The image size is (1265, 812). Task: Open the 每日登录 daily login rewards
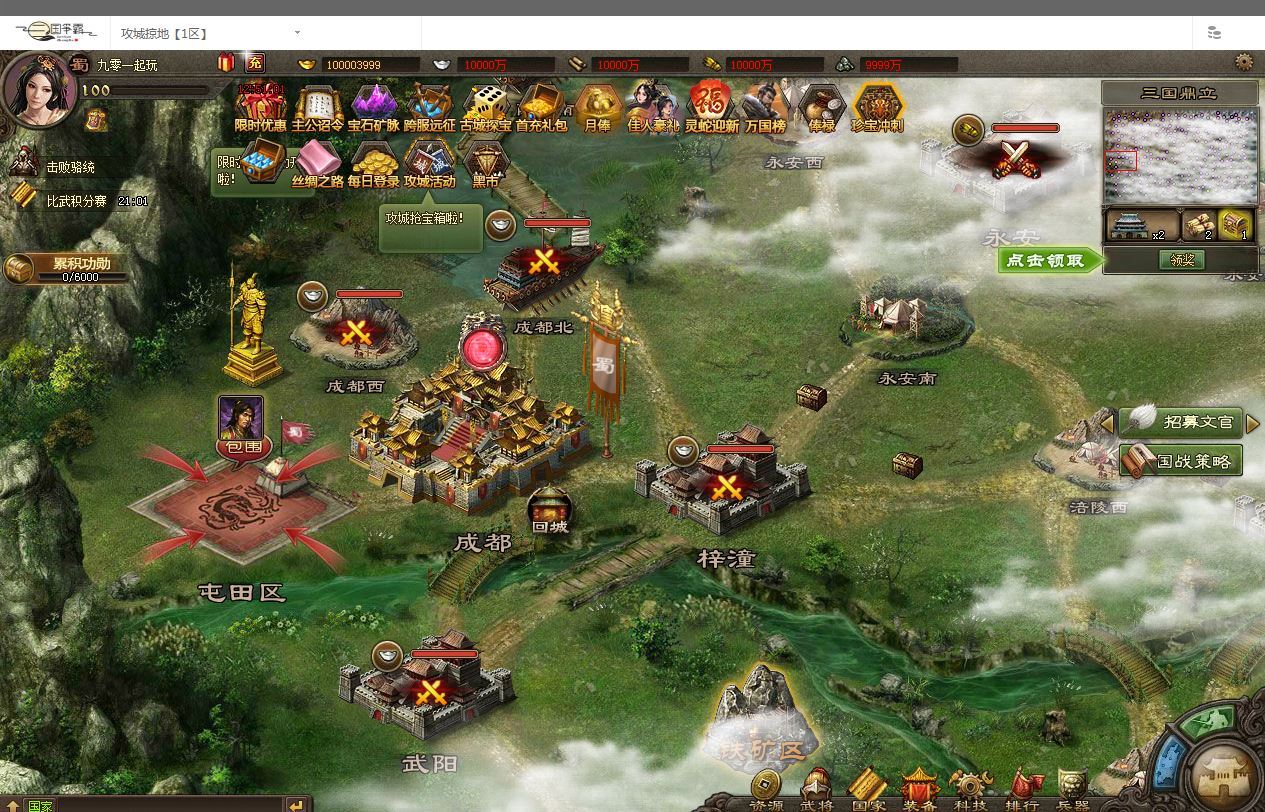pos(374,163)
